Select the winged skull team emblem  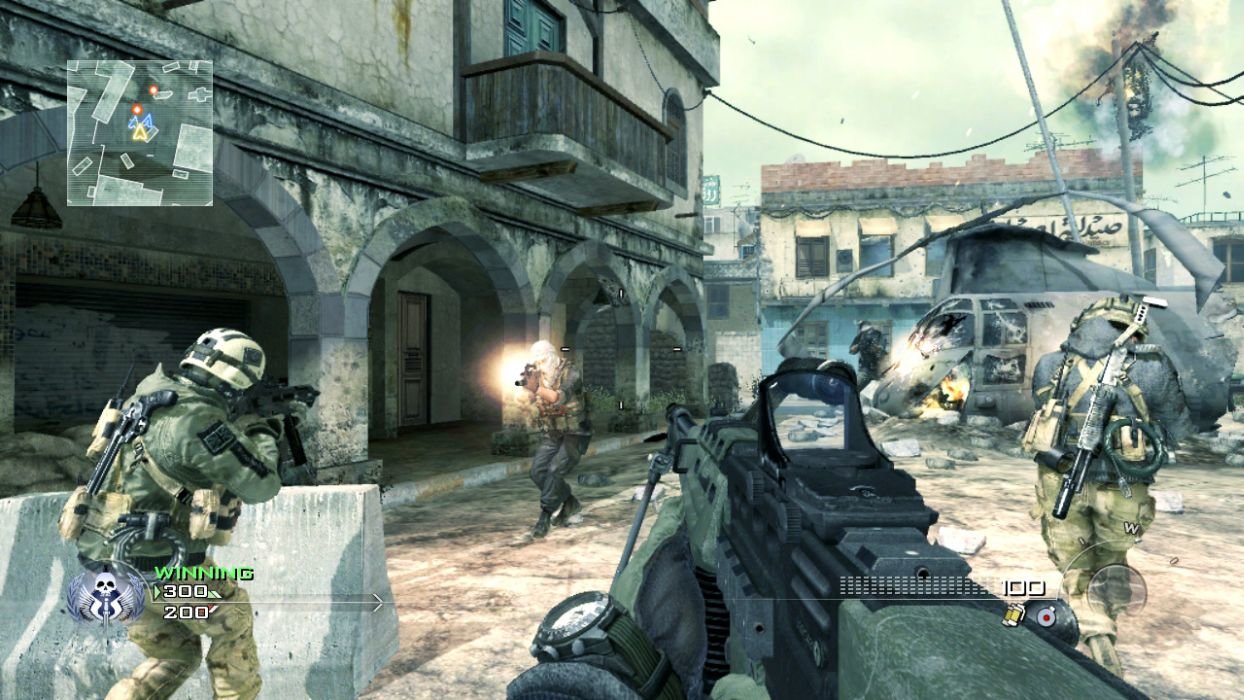106,597
